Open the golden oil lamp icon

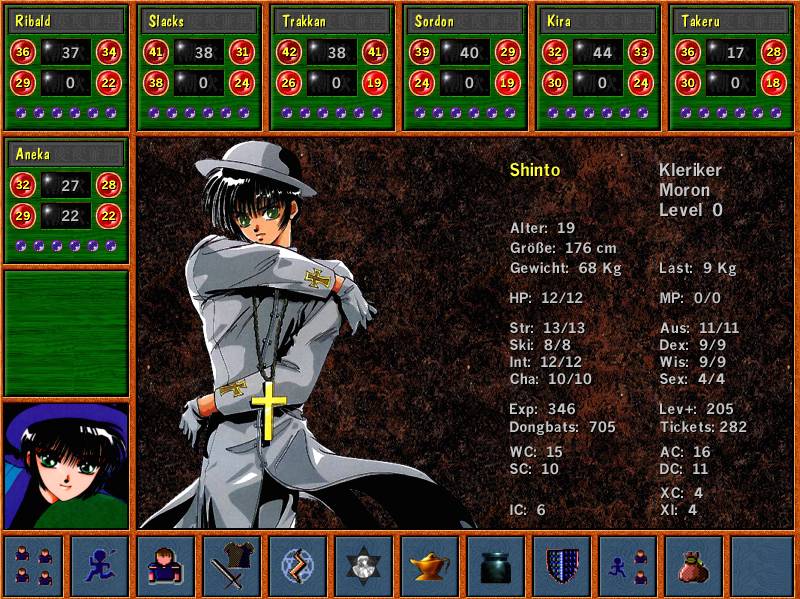click(430, 566)
